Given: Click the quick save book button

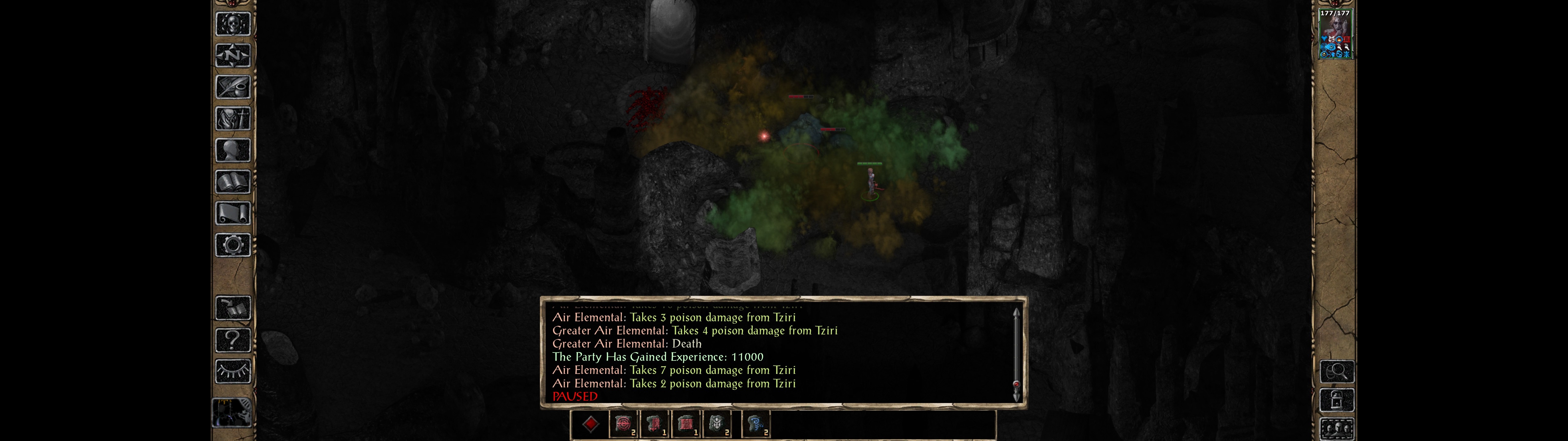Looking at the screenshot, I should tap(233, 308).
